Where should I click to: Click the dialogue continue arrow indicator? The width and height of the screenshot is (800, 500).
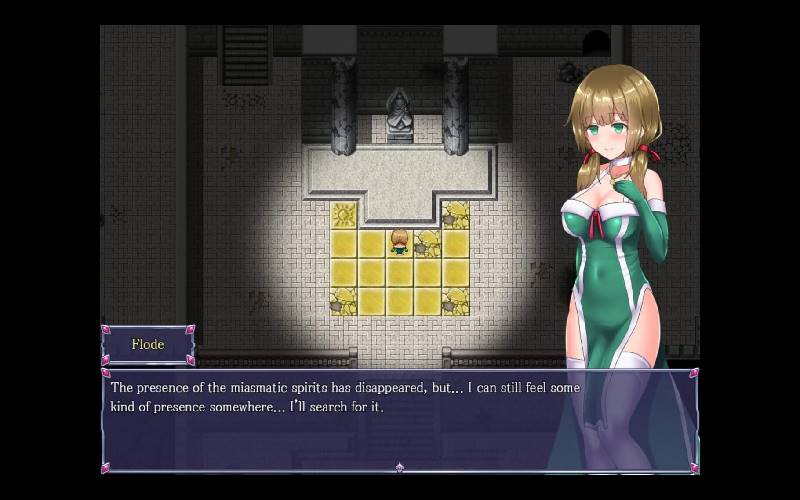[x=399, y=467]
